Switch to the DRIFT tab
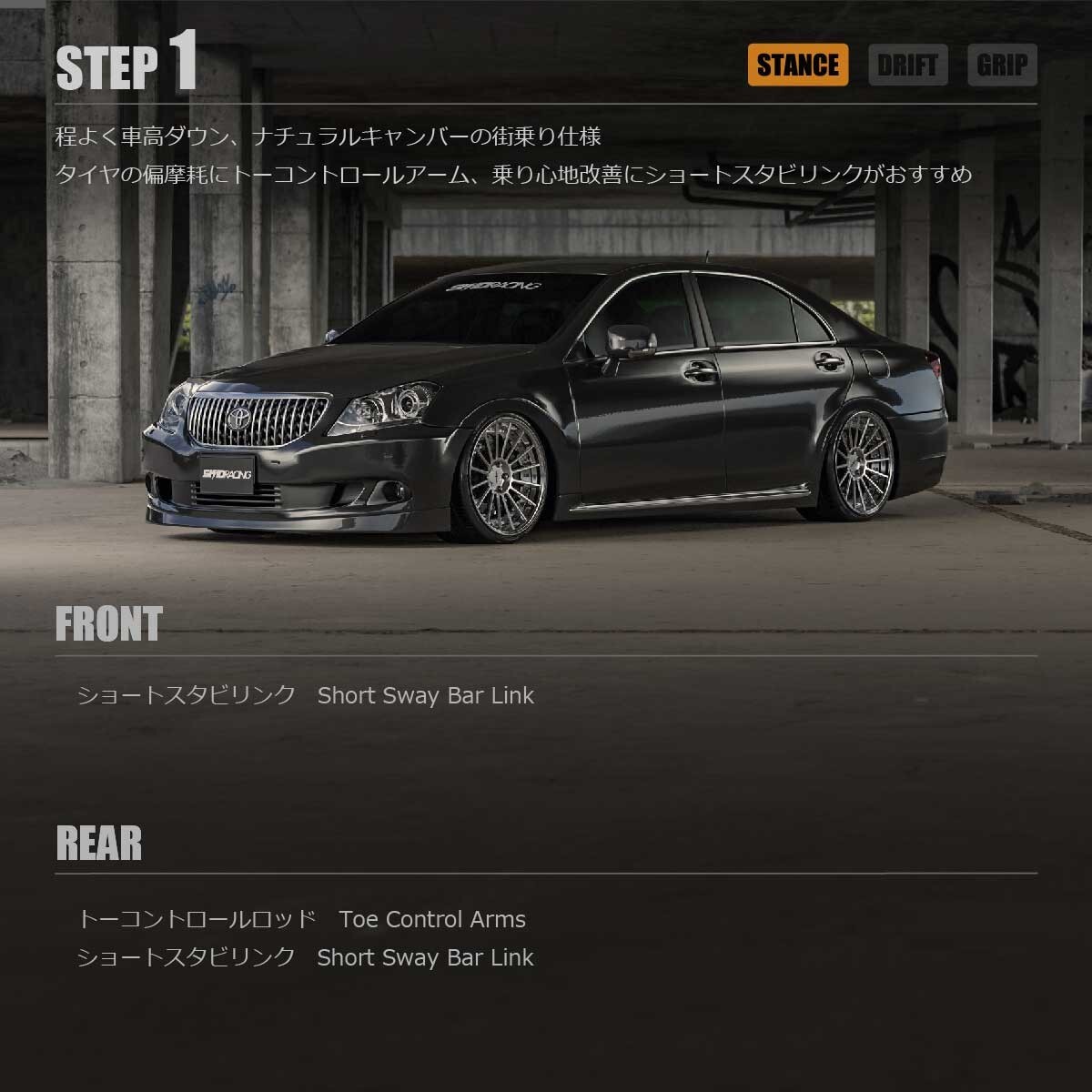This screenshot has width=1092, height=1092. tap(907, 66)
